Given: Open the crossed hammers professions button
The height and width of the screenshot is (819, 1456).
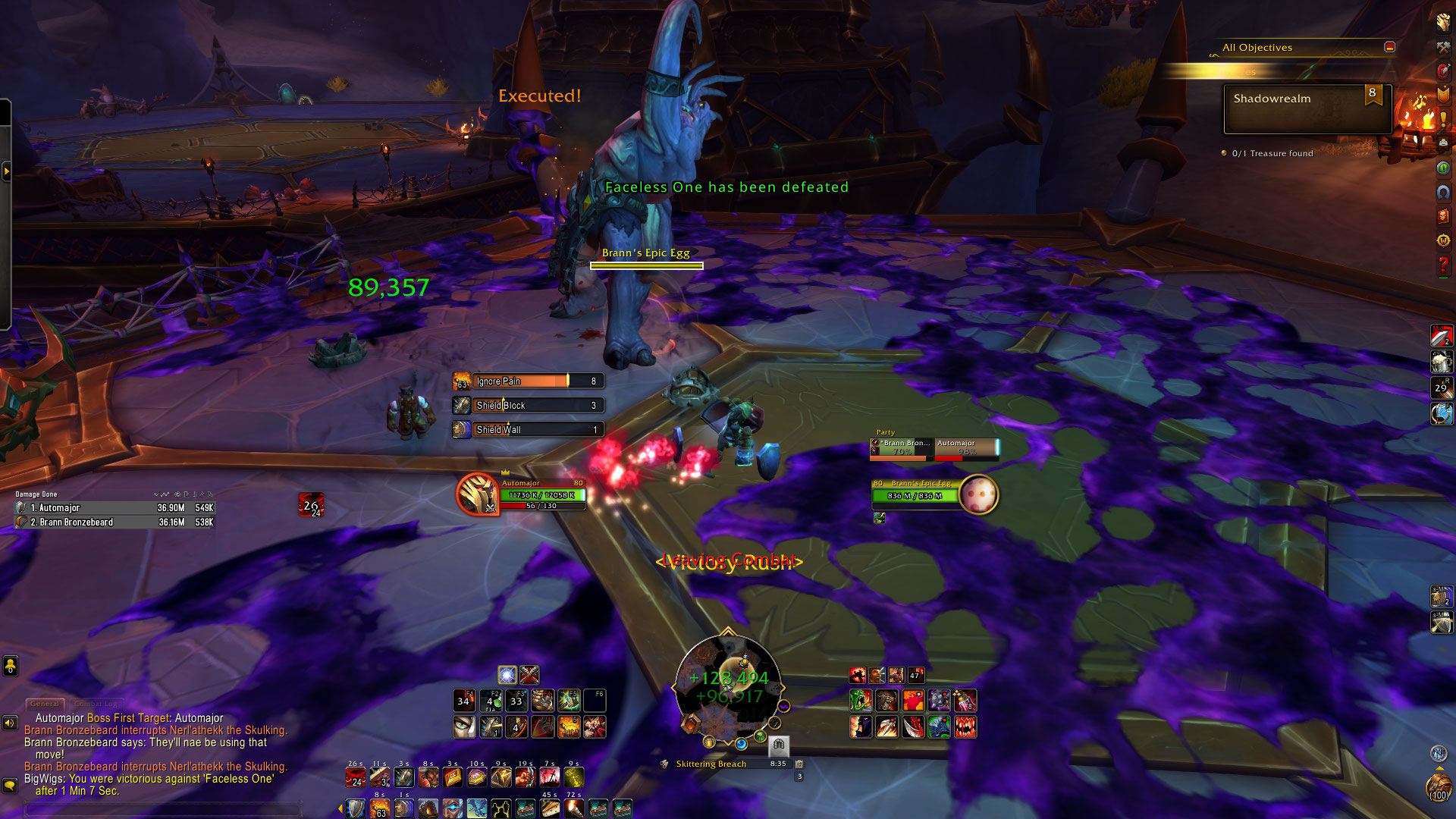Looking at the screenshot, I should pyautogui.click(x=1442, y=47).
